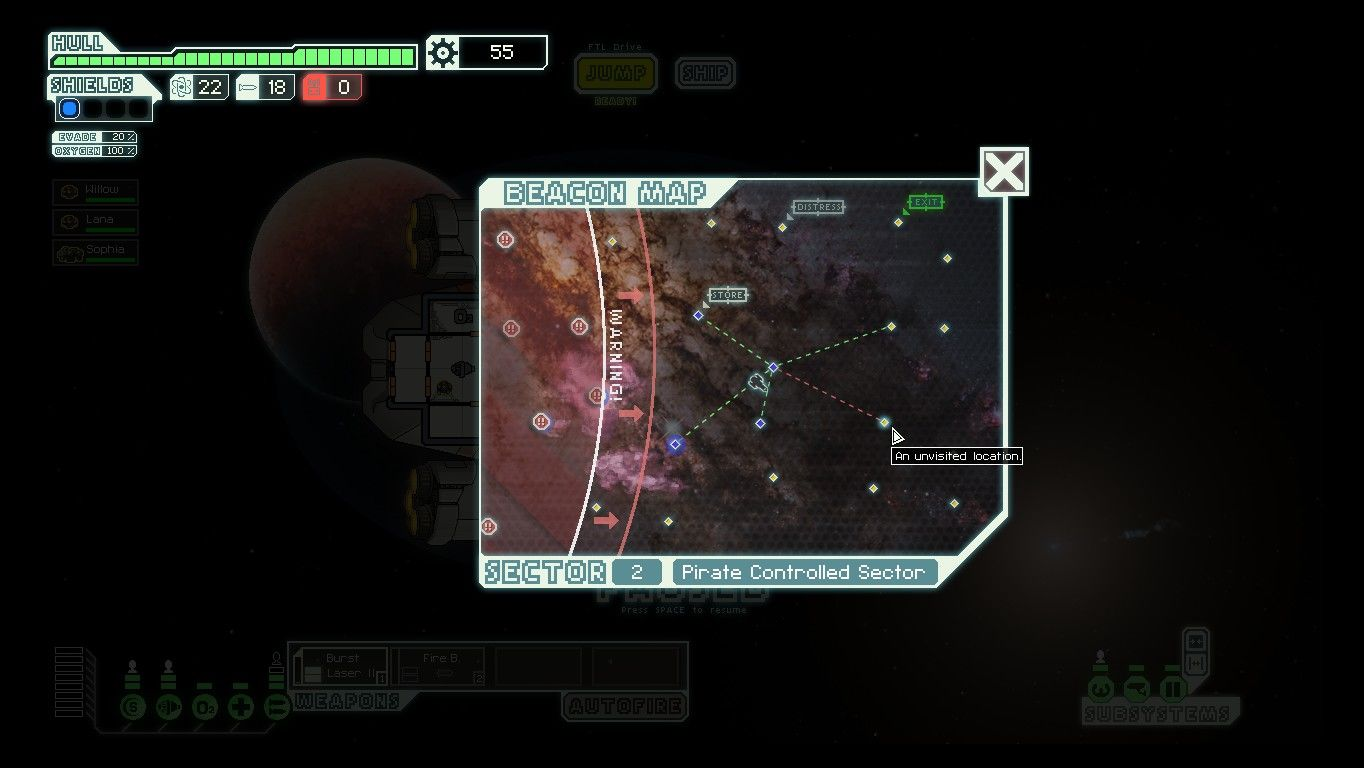Choose the DISTRESS beacon on map
This screenshot has height=768, width=1364.
pyautogui.click(x=783, y=227)
